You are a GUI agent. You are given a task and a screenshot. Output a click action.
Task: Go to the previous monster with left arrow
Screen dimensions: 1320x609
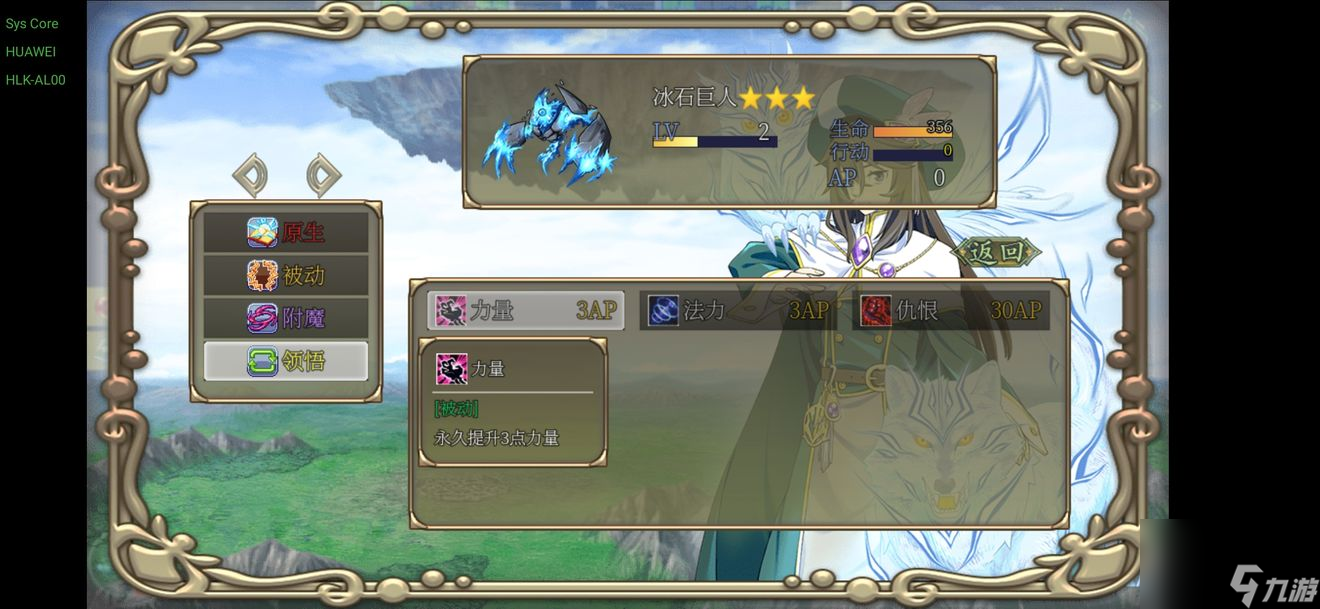(250, 175)
